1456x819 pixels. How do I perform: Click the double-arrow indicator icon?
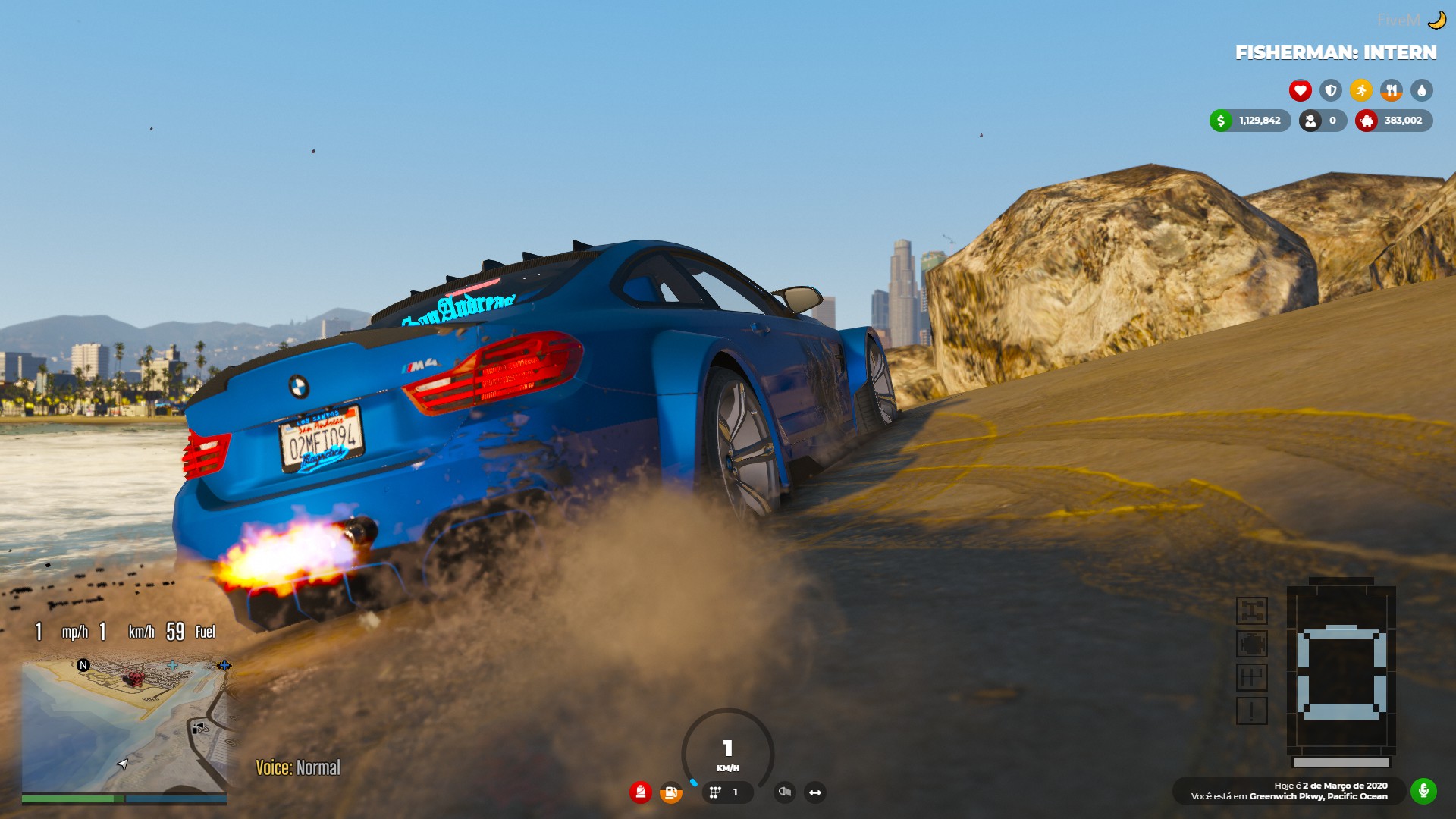815,792
